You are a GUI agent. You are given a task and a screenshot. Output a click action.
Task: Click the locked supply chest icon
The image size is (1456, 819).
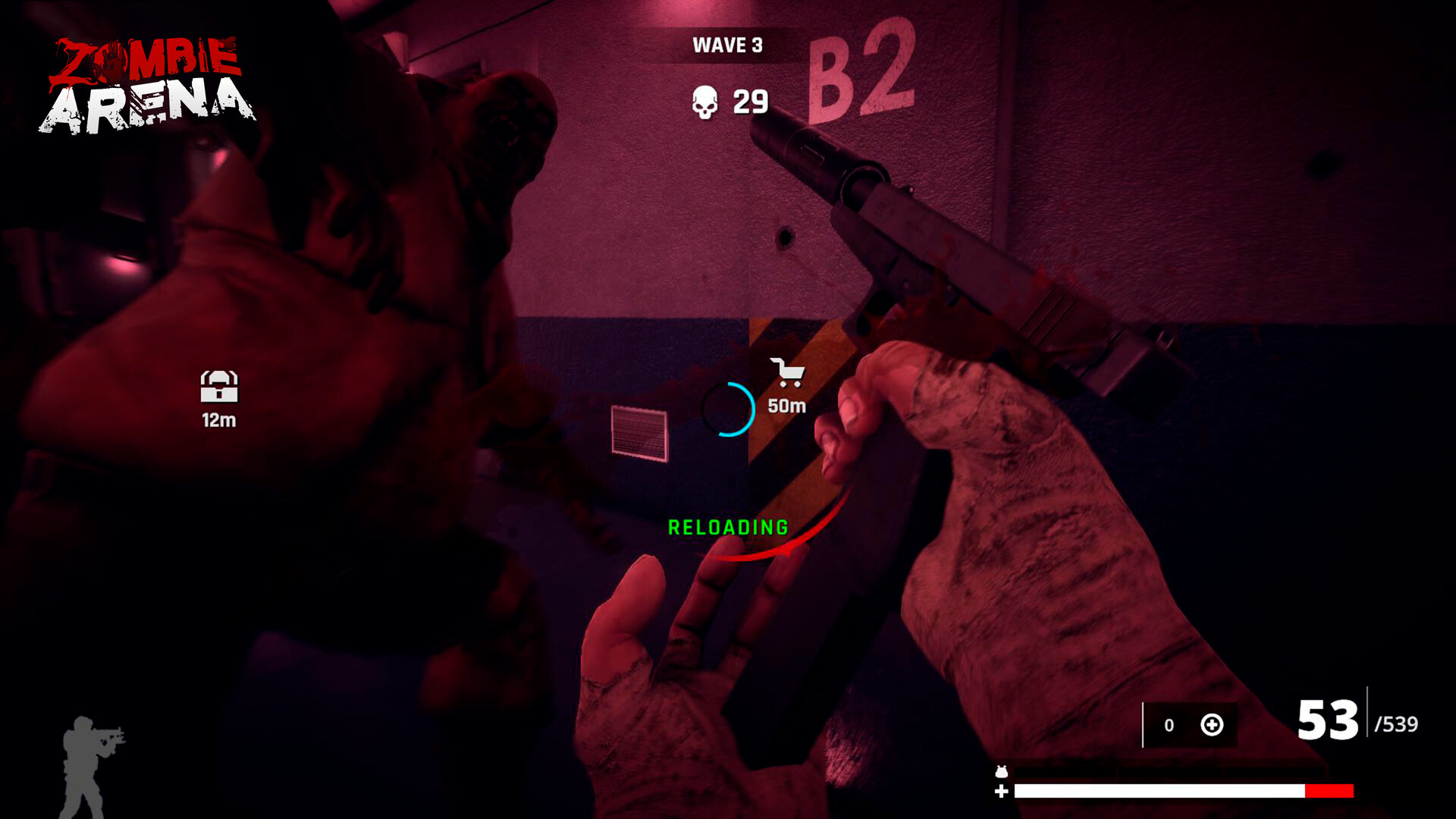[218, 385]
